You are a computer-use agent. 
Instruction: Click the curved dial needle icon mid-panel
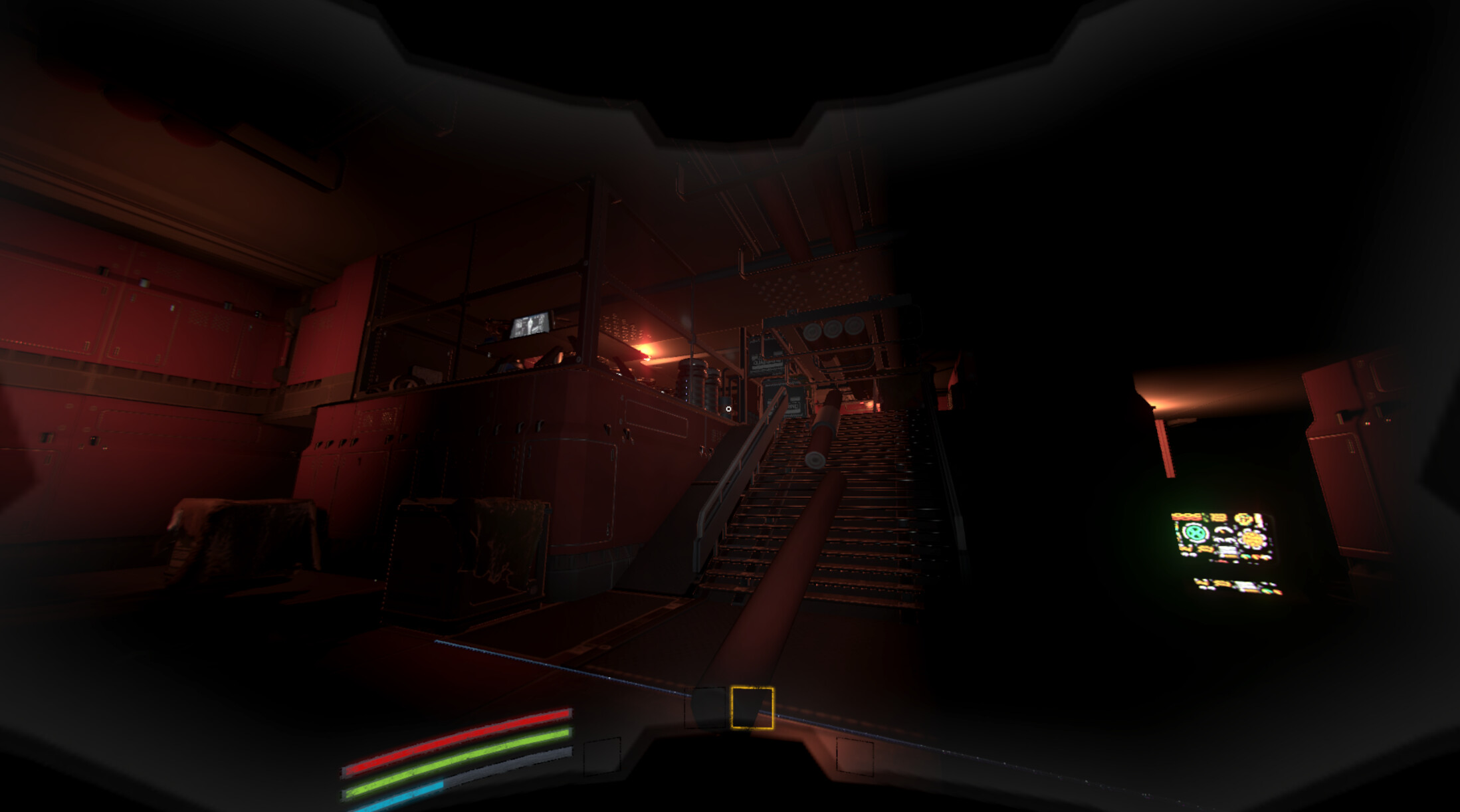pos(1223,531)
